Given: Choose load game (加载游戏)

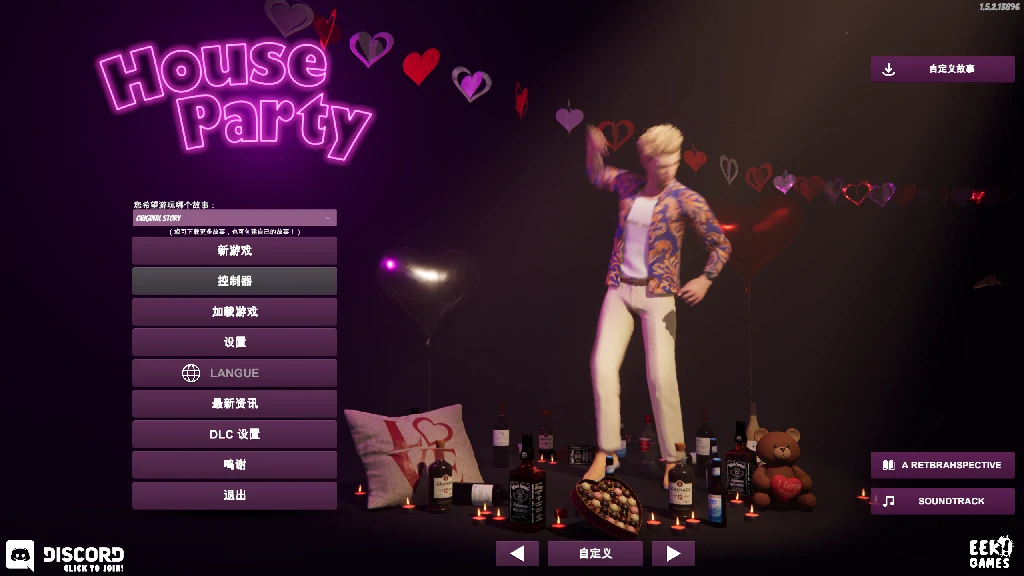Looking at the screenshot, I should click(x=234, y=312).
